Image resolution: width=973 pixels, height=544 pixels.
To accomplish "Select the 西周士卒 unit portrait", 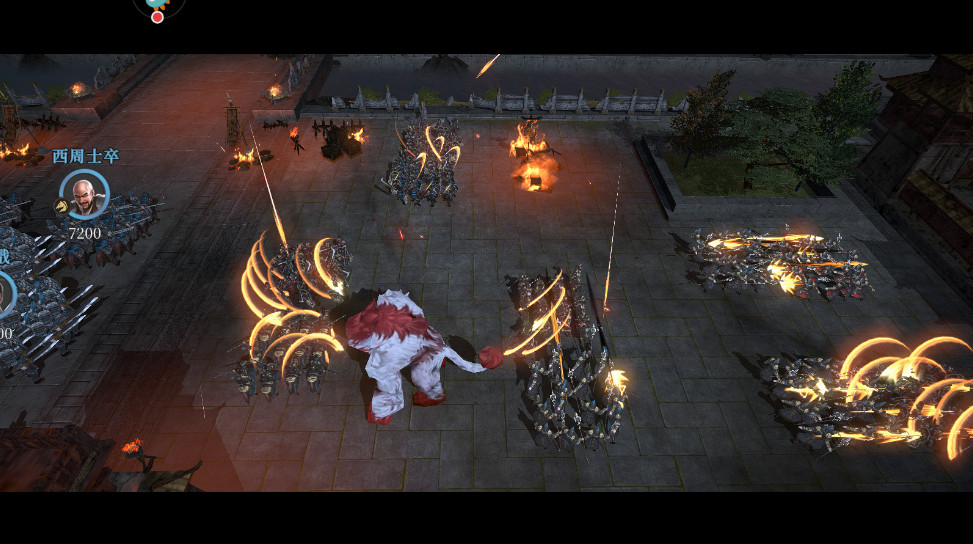I will coord(85,194).
